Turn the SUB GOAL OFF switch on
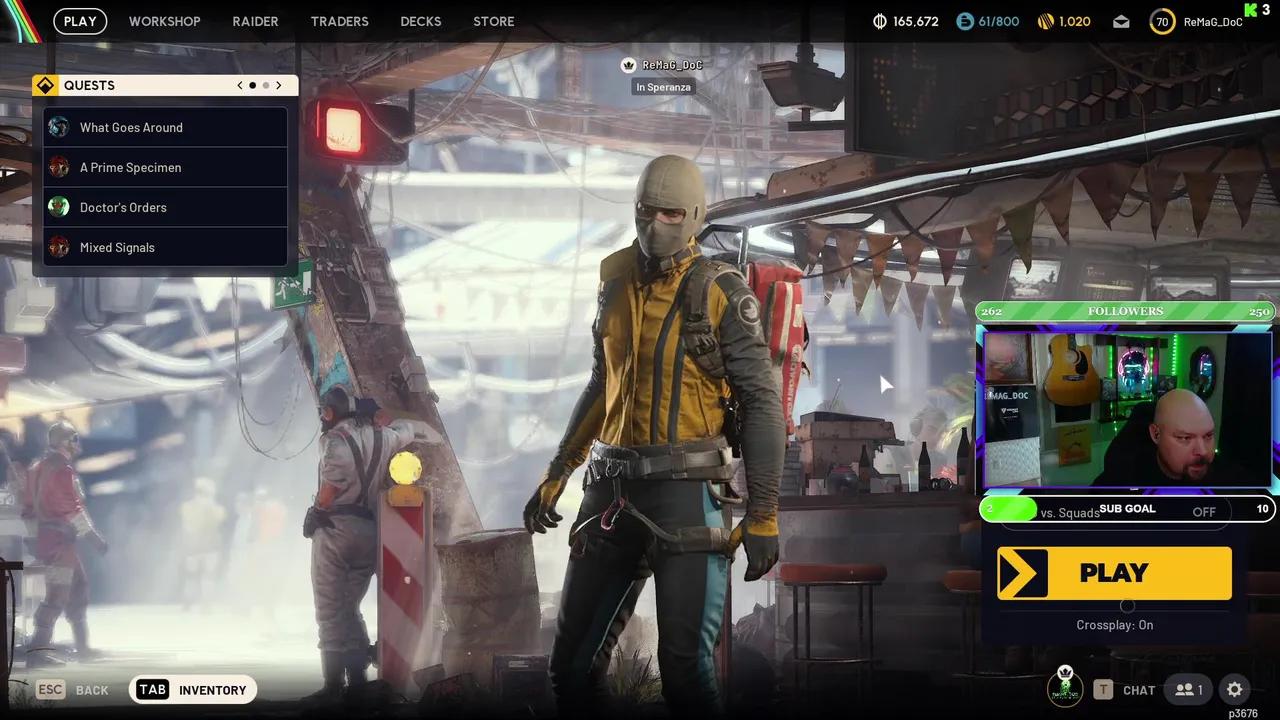This screenshot has width=1280, height=720. pyautogui.click(x=1204, y=510)
